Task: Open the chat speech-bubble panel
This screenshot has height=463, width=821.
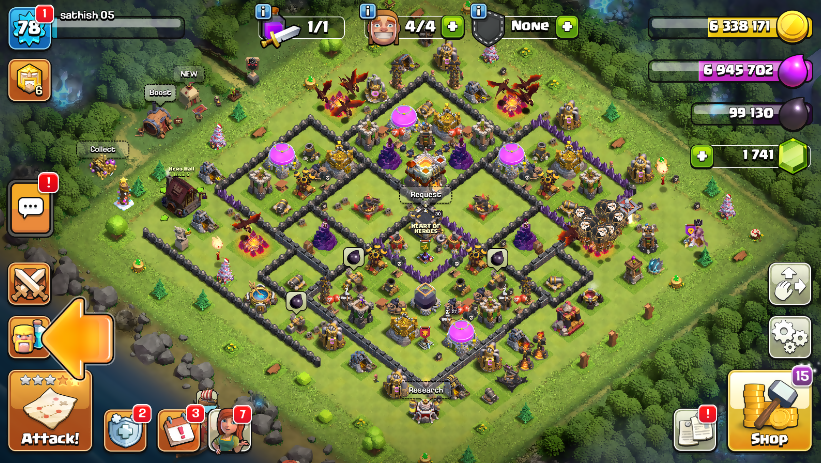Action: tap(30, 208)
